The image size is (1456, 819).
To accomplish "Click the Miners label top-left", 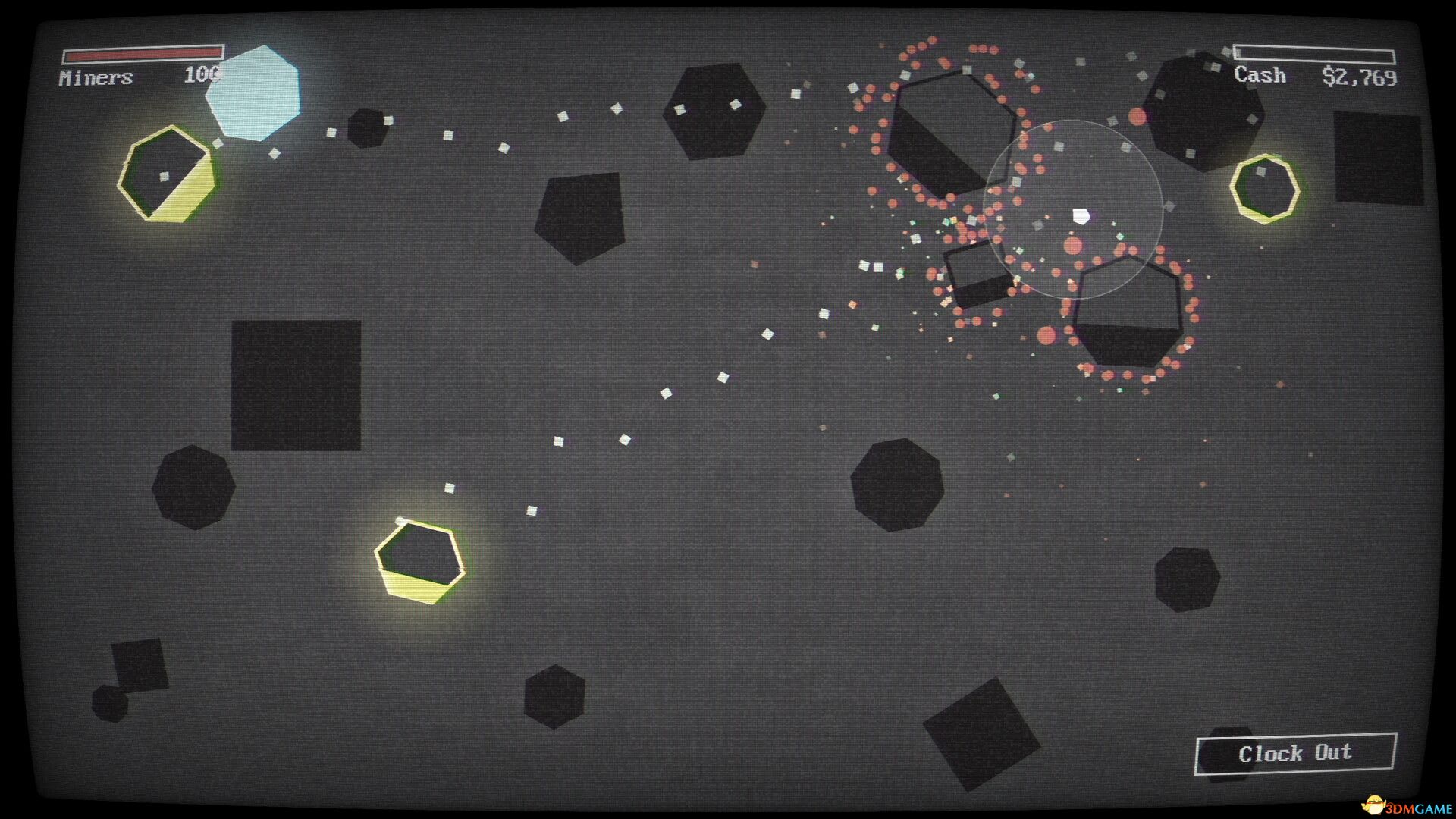I will (x=94, y=77).
